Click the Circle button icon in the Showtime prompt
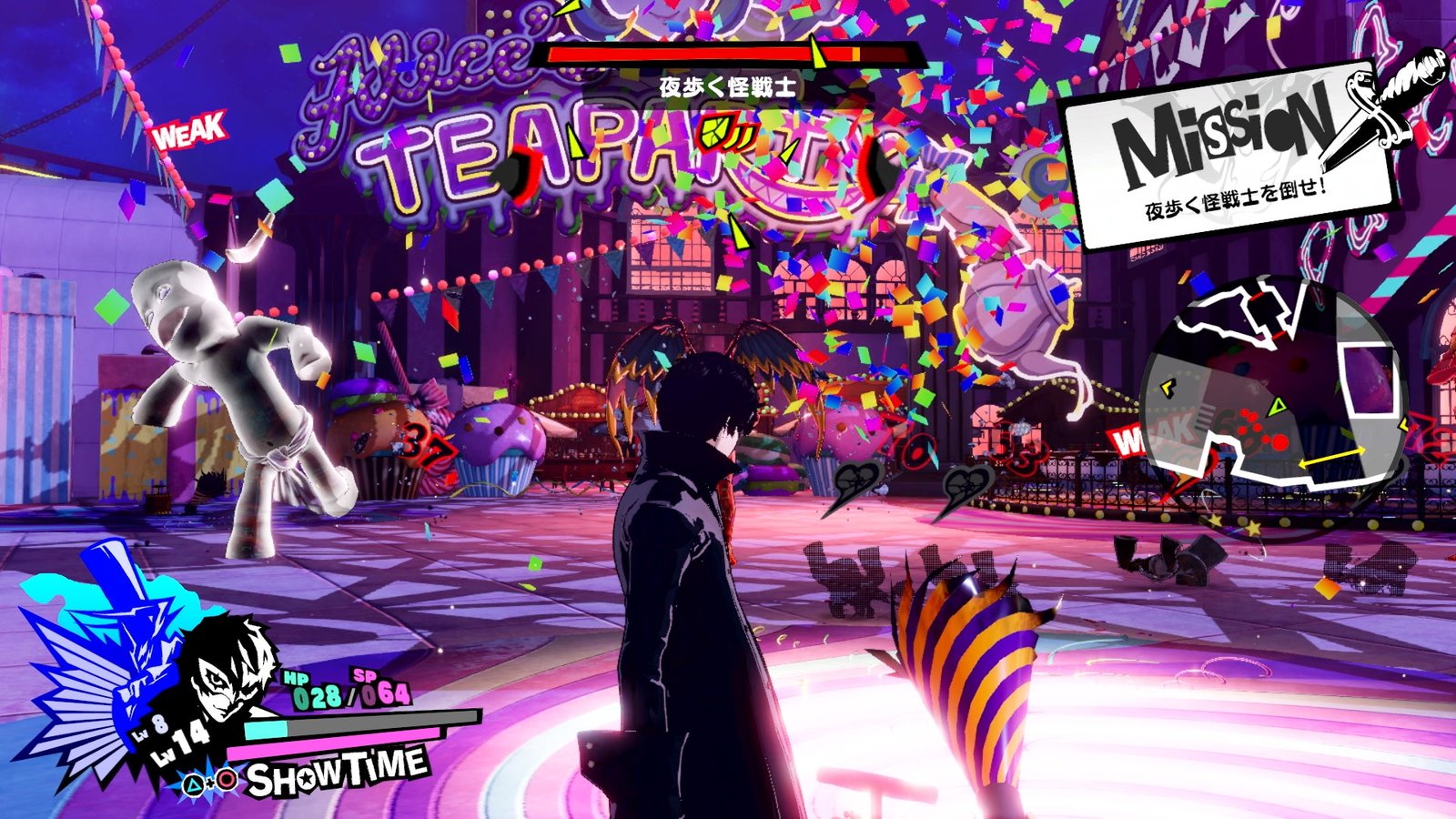Image resolution: width=1456 pixels, height=819 pixels. coord(226,781)
